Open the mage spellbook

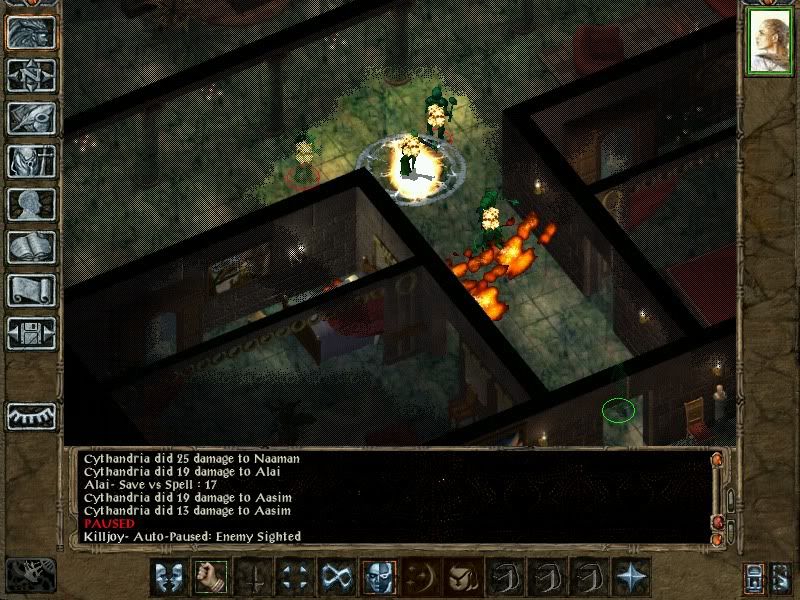31,247
